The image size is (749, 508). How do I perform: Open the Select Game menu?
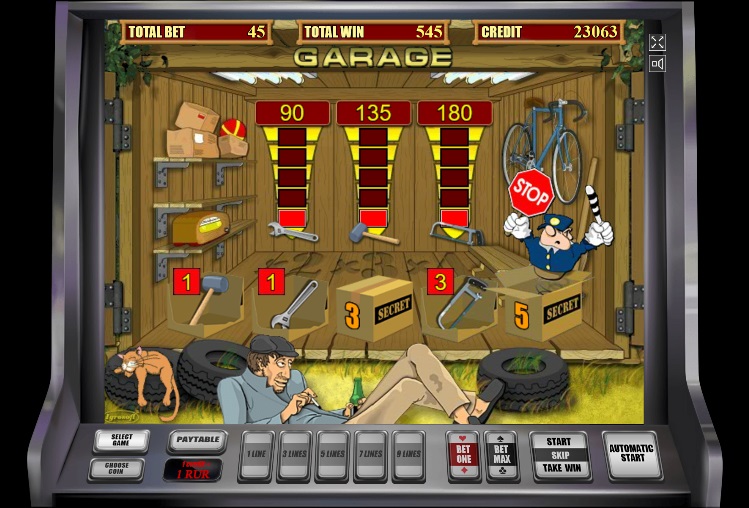click(121, 440)
